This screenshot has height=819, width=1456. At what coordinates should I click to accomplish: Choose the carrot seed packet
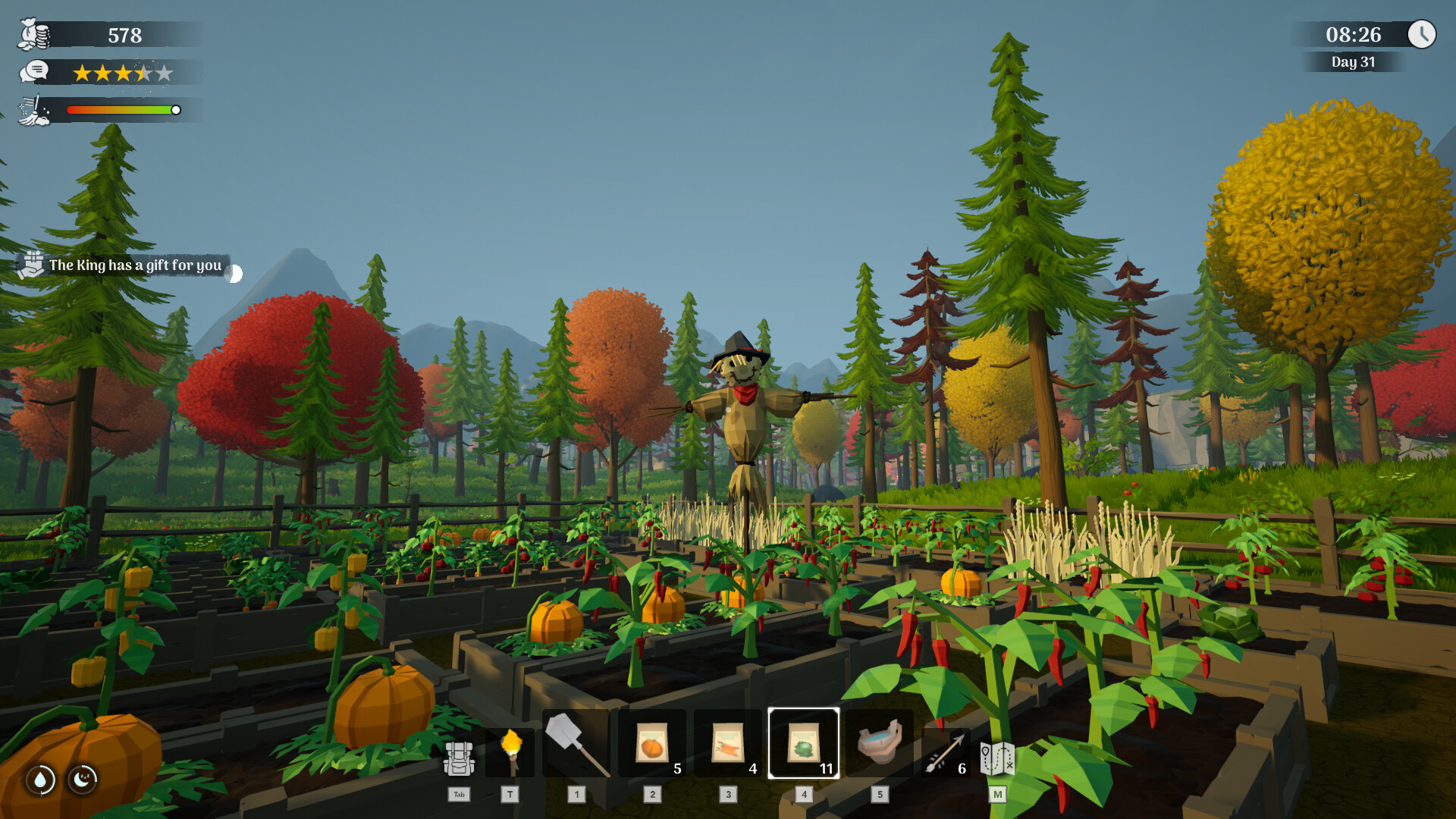(728, 744)
